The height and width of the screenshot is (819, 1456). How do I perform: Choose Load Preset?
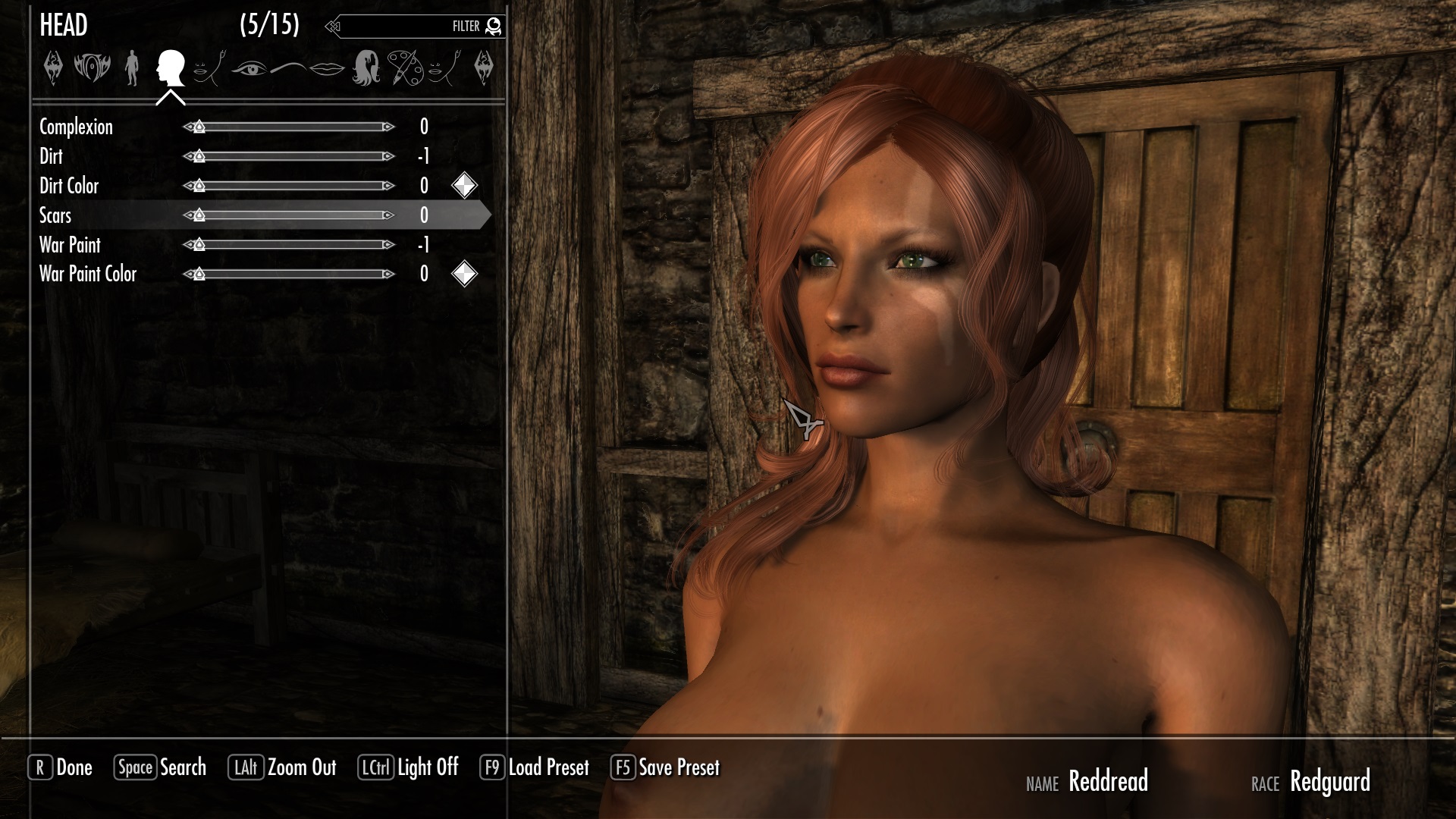535,767
